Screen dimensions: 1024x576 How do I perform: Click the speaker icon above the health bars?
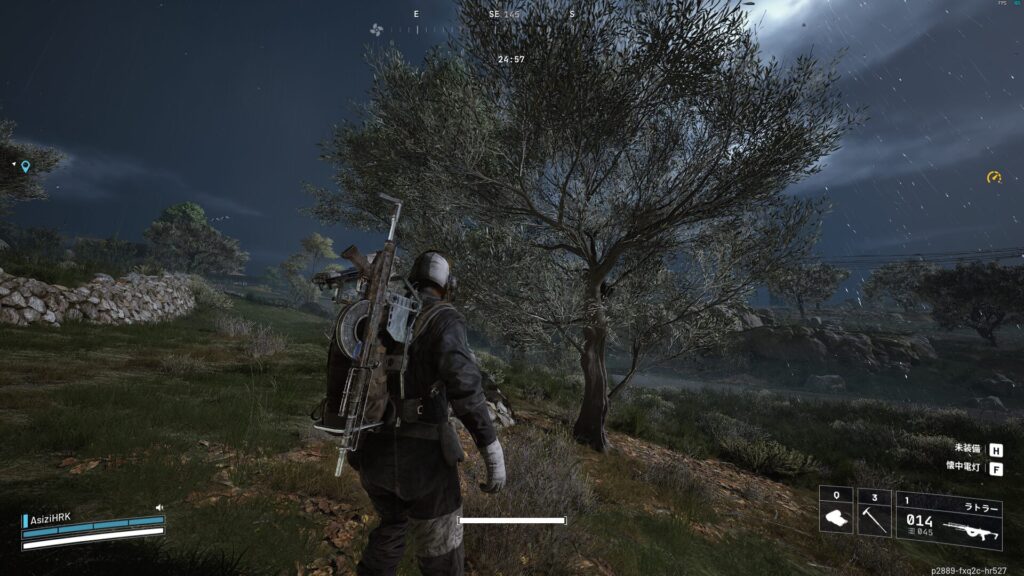158,508
